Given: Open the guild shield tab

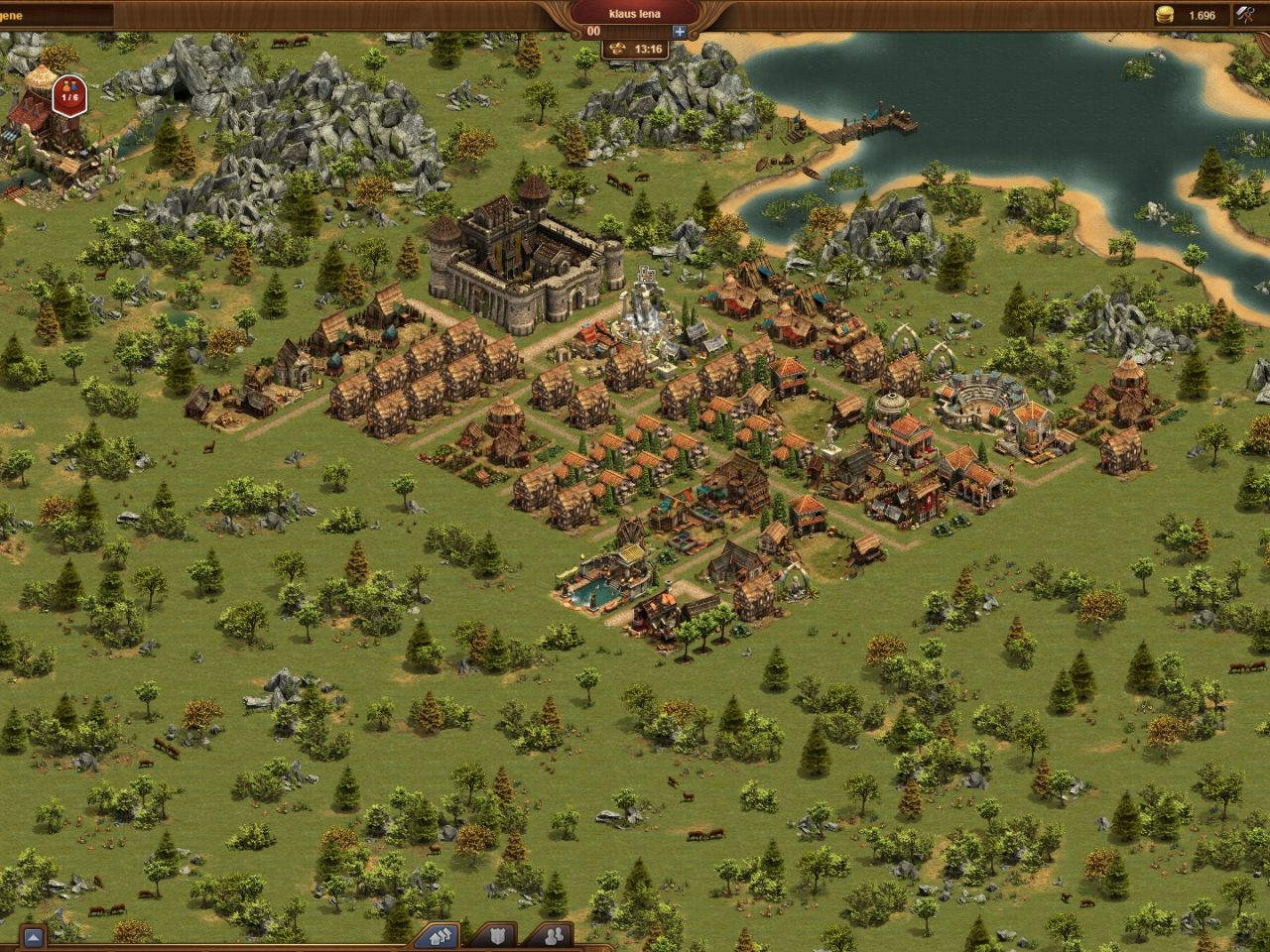Looking at the screenshot, I should (498, 935).
